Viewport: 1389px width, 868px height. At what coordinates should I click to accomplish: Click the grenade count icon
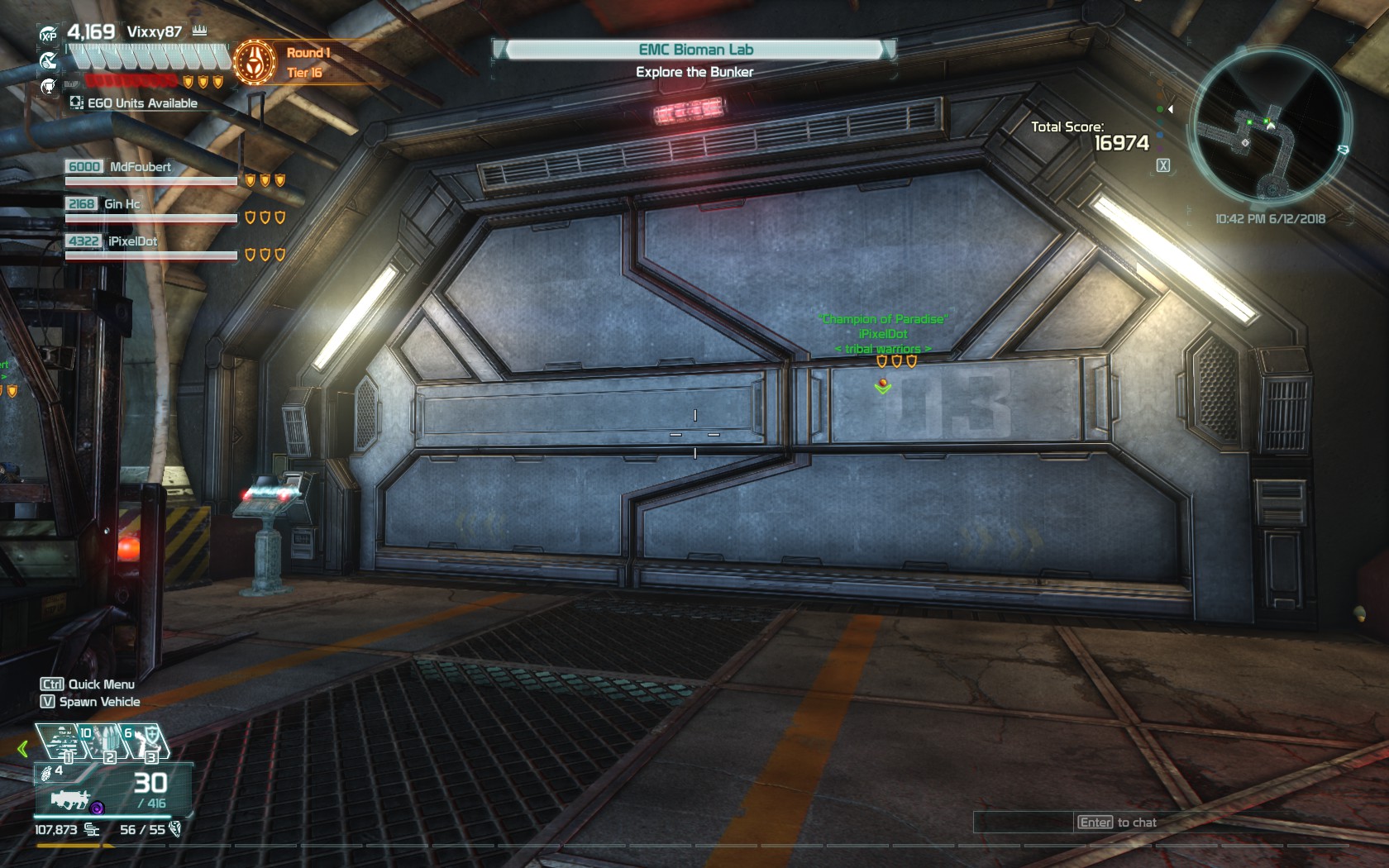(x=47, y=771)
